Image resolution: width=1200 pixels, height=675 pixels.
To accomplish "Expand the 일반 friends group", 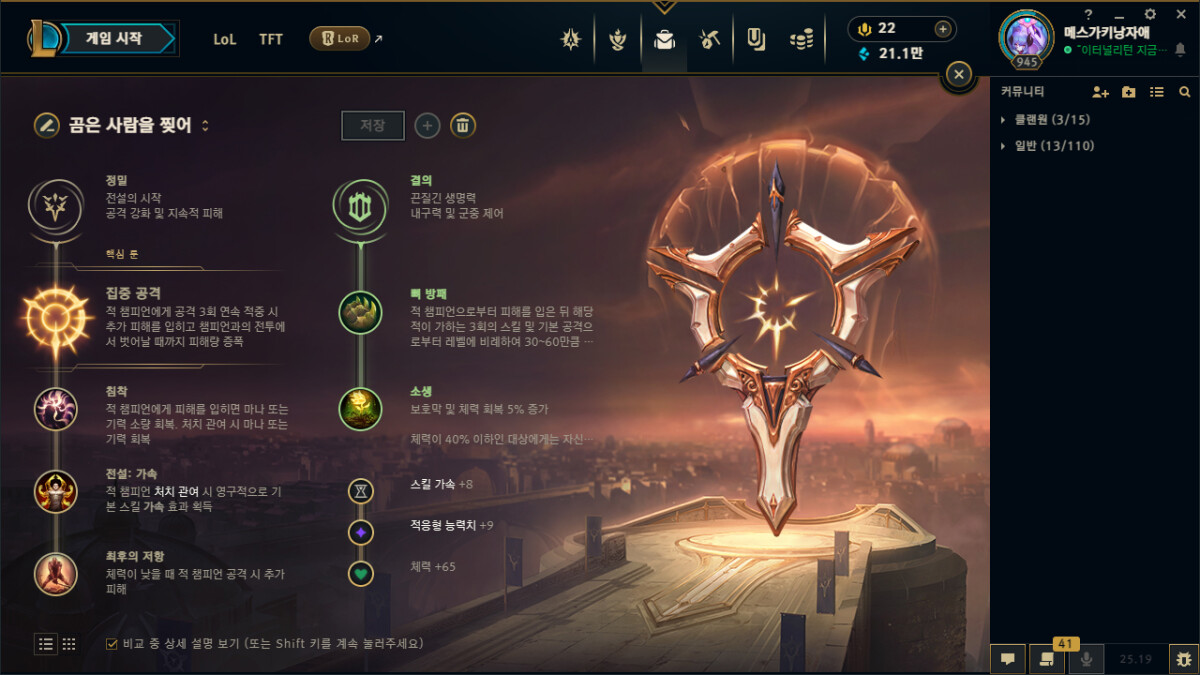I will tap(1004, 146).
